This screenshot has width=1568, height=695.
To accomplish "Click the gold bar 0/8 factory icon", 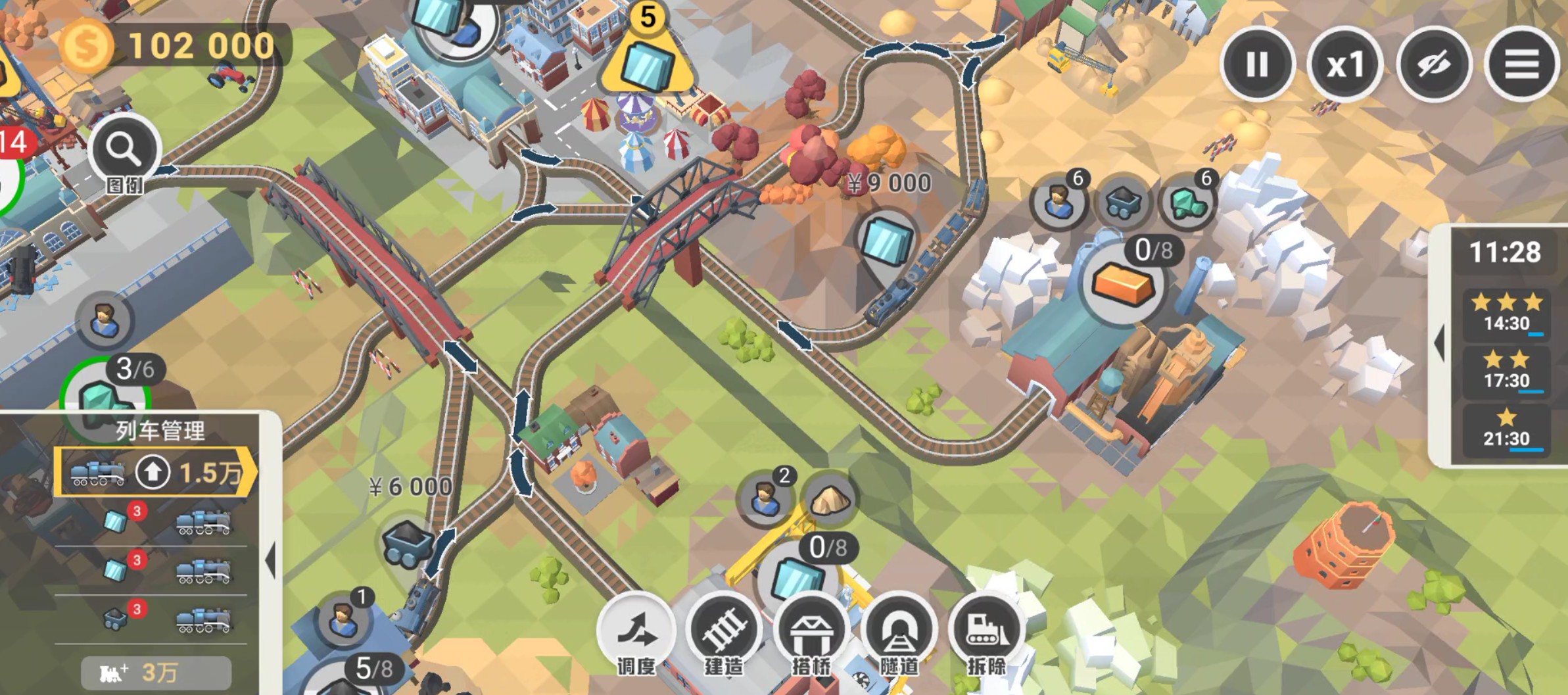I will (x=1123, y=285).
